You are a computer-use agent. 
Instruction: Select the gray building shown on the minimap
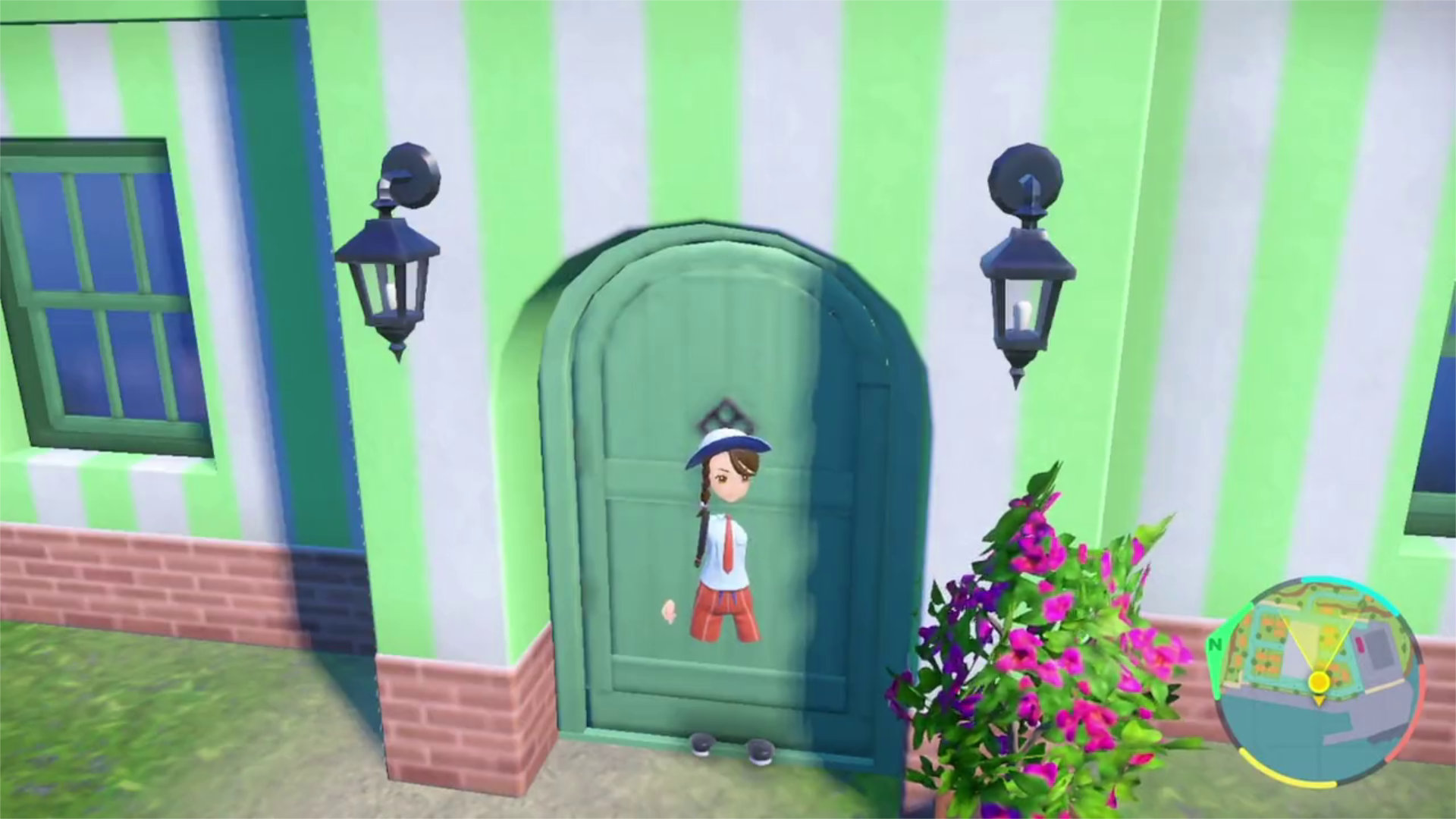coord(1382,648)
